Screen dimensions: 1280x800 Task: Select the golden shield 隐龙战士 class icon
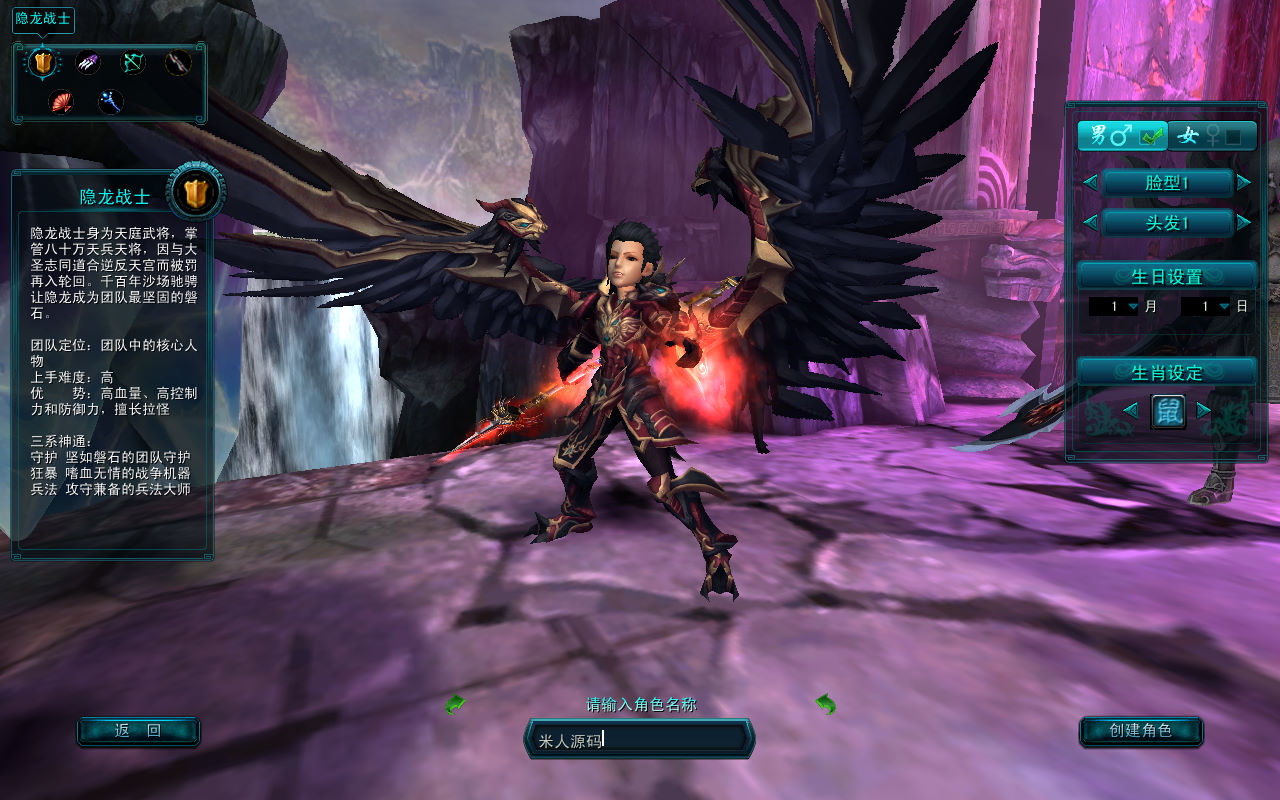click(x=41, y=63)
